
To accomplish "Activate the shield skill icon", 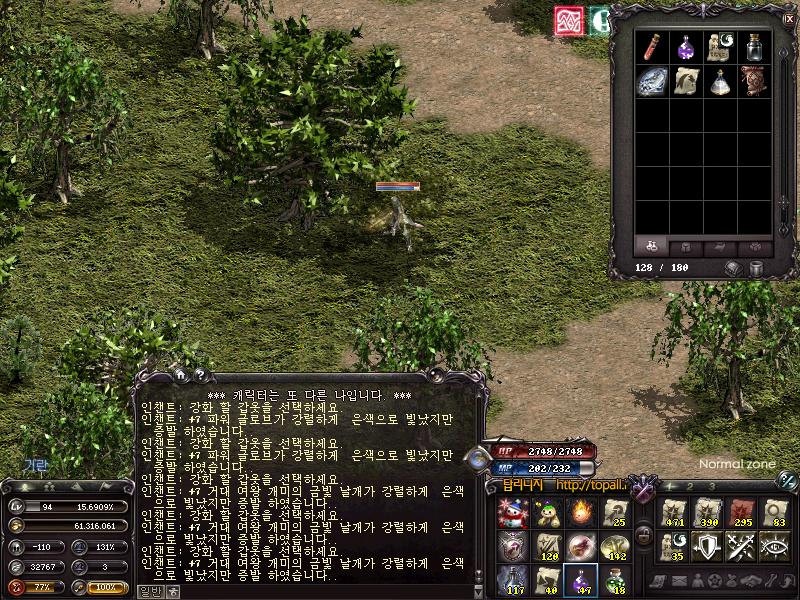I will (707, 547).
